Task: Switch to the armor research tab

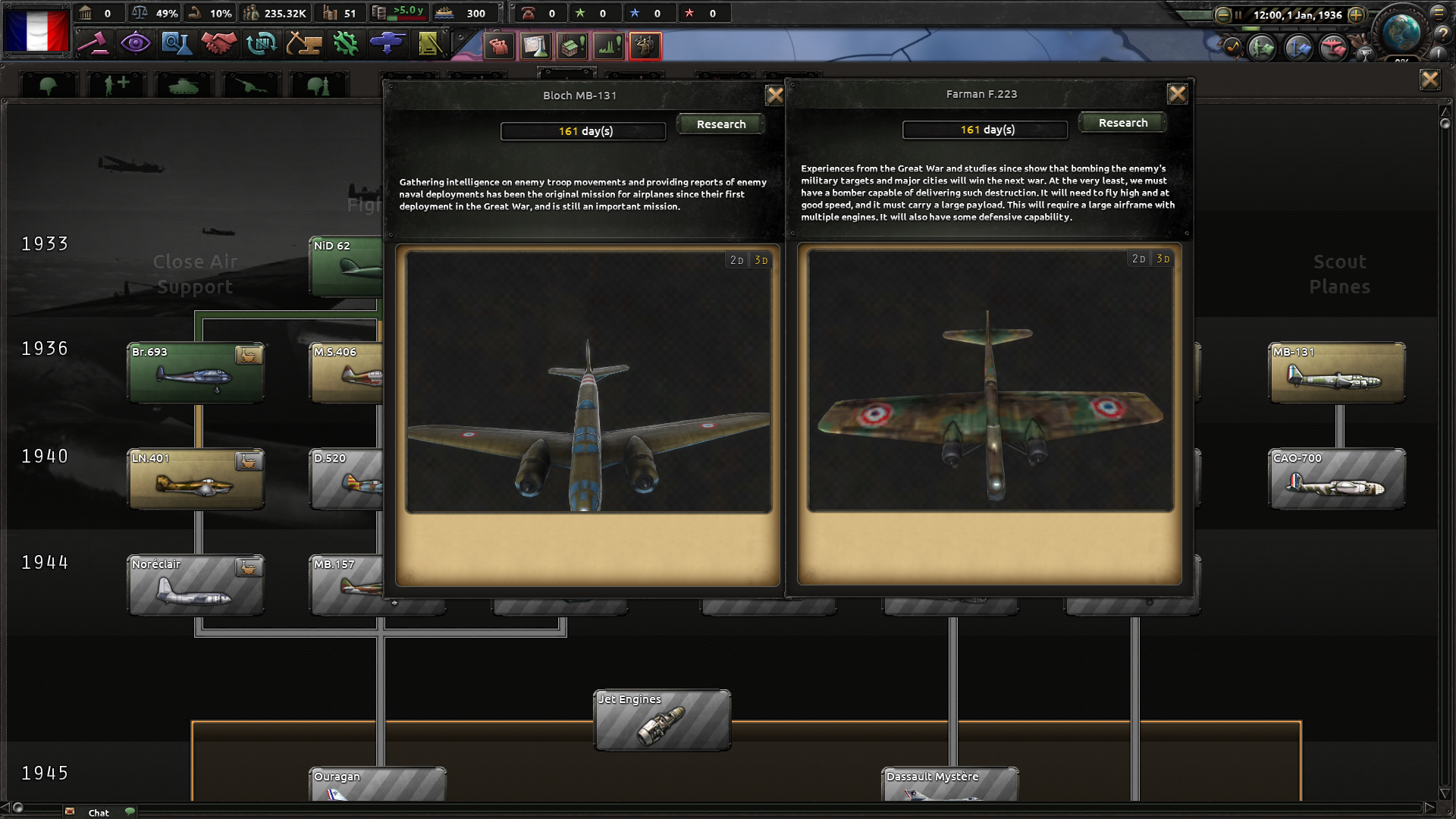Action: (x=182, y=83)
